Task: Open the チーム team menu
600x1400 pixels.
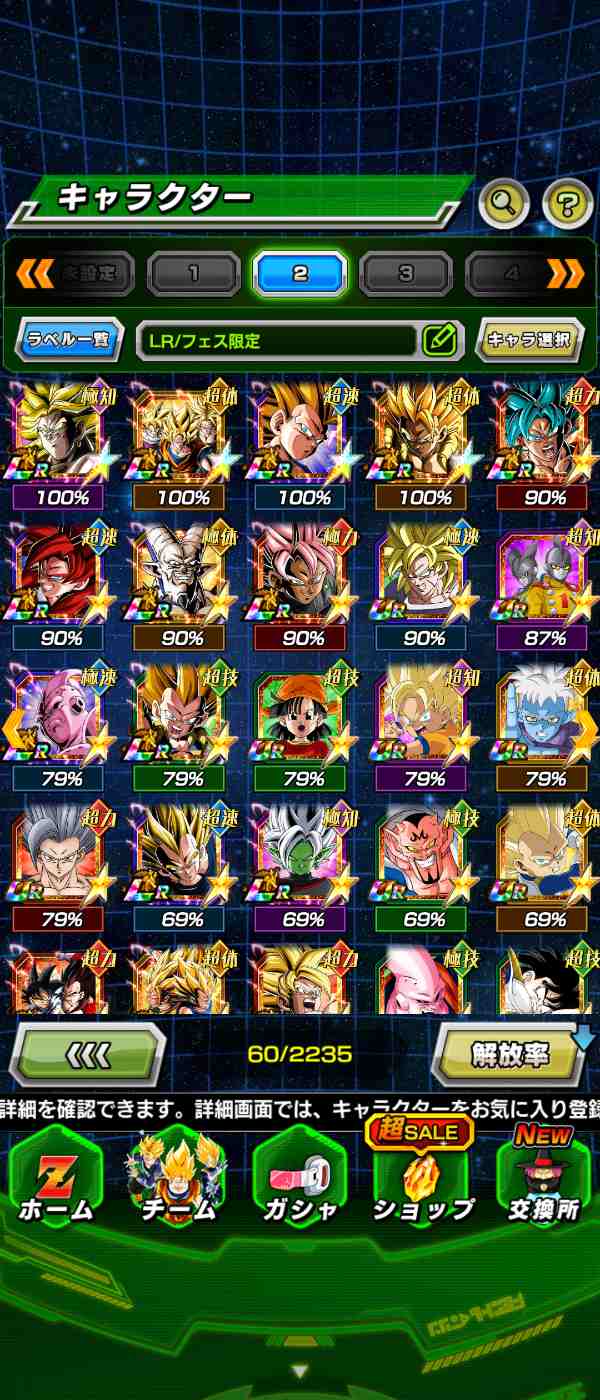Action: tap(178, 1178)
